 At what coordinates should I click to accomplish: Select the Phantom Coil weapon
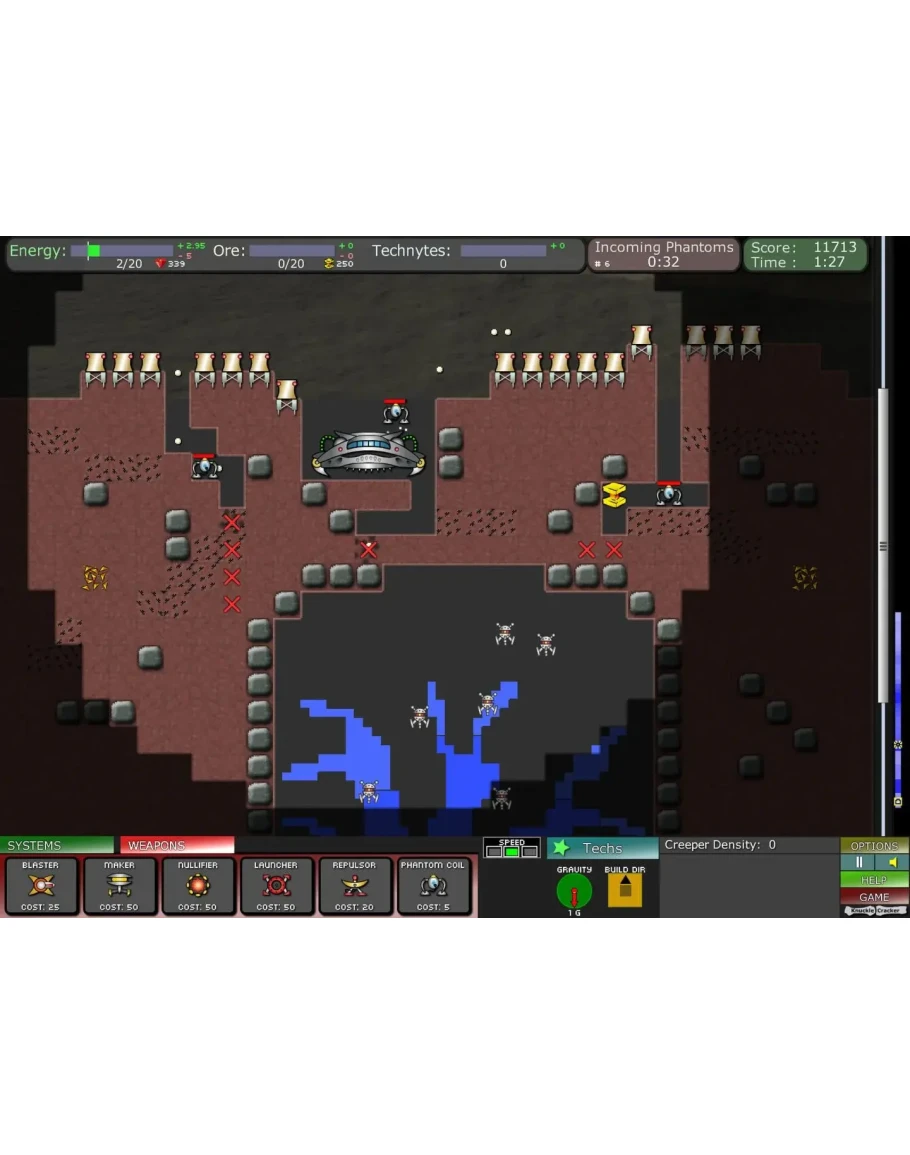[433, 885]
